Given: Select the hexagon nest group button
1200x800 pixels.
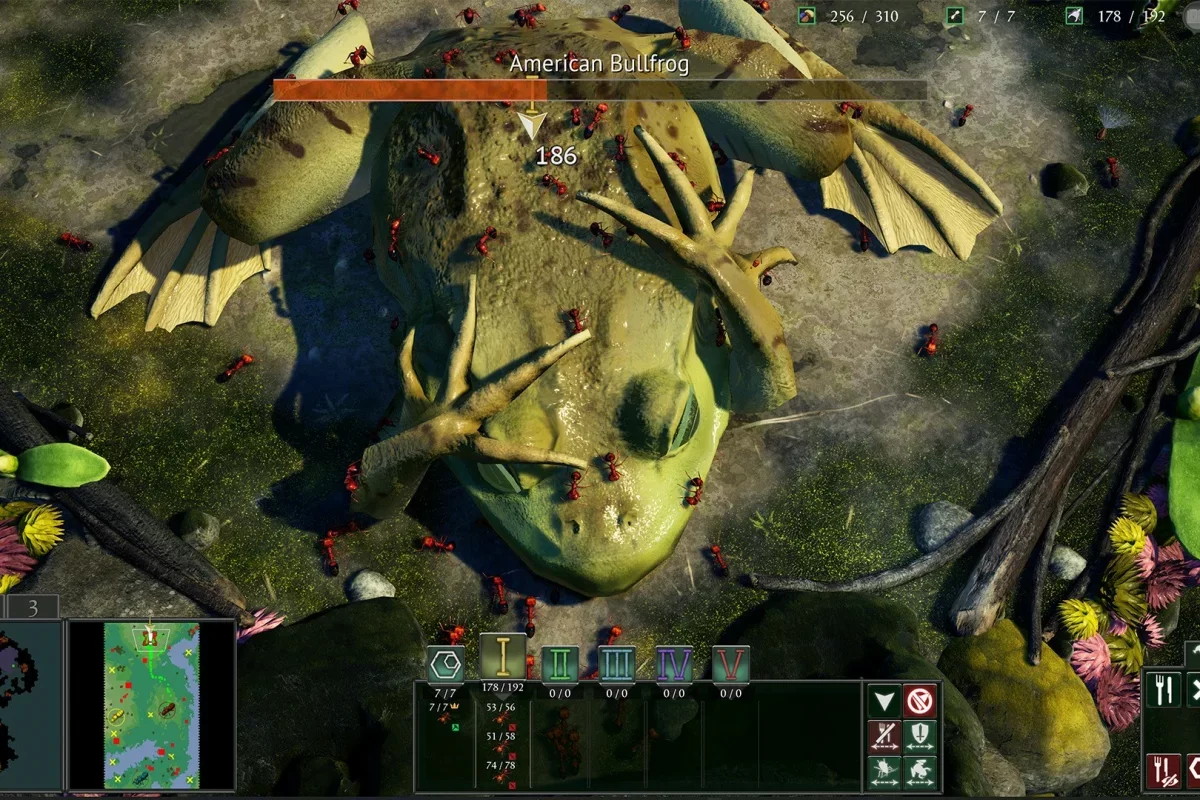Looking at the screenshot, I should pos(446,663).
